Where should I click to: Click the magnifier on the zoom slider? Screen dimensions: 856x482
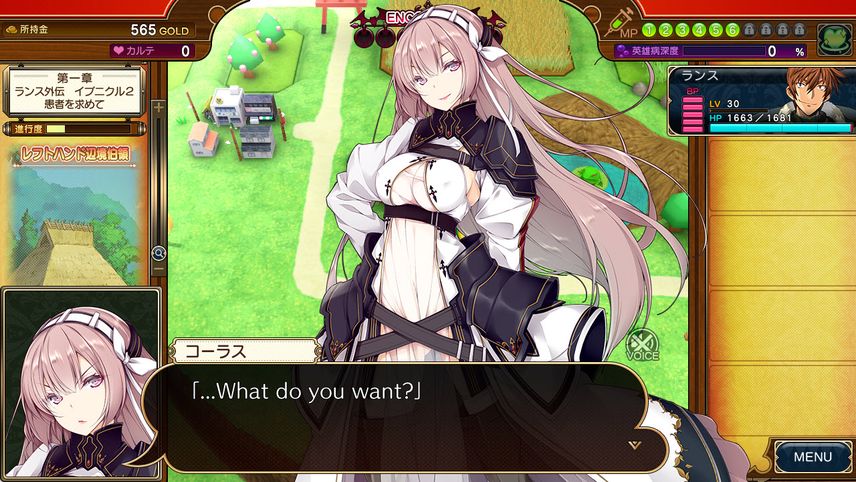pos(158,254)
